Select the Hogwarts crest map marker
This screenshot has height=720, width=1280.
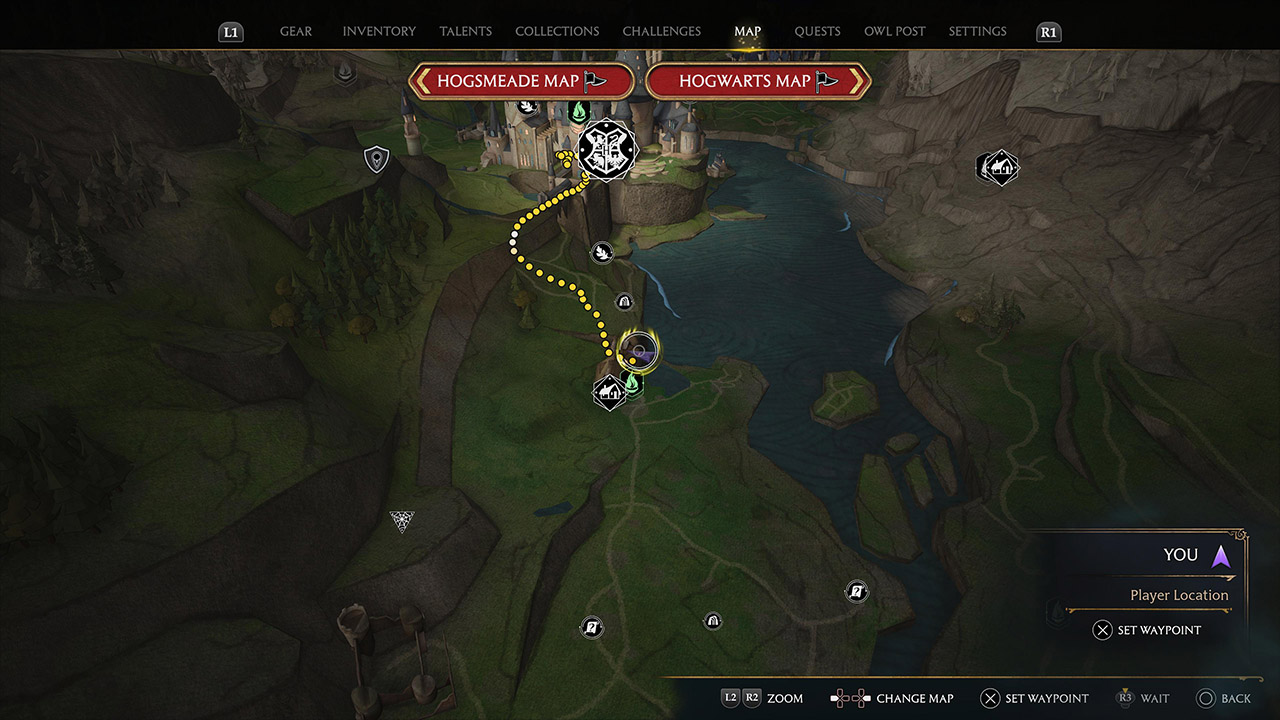[603, 151]
